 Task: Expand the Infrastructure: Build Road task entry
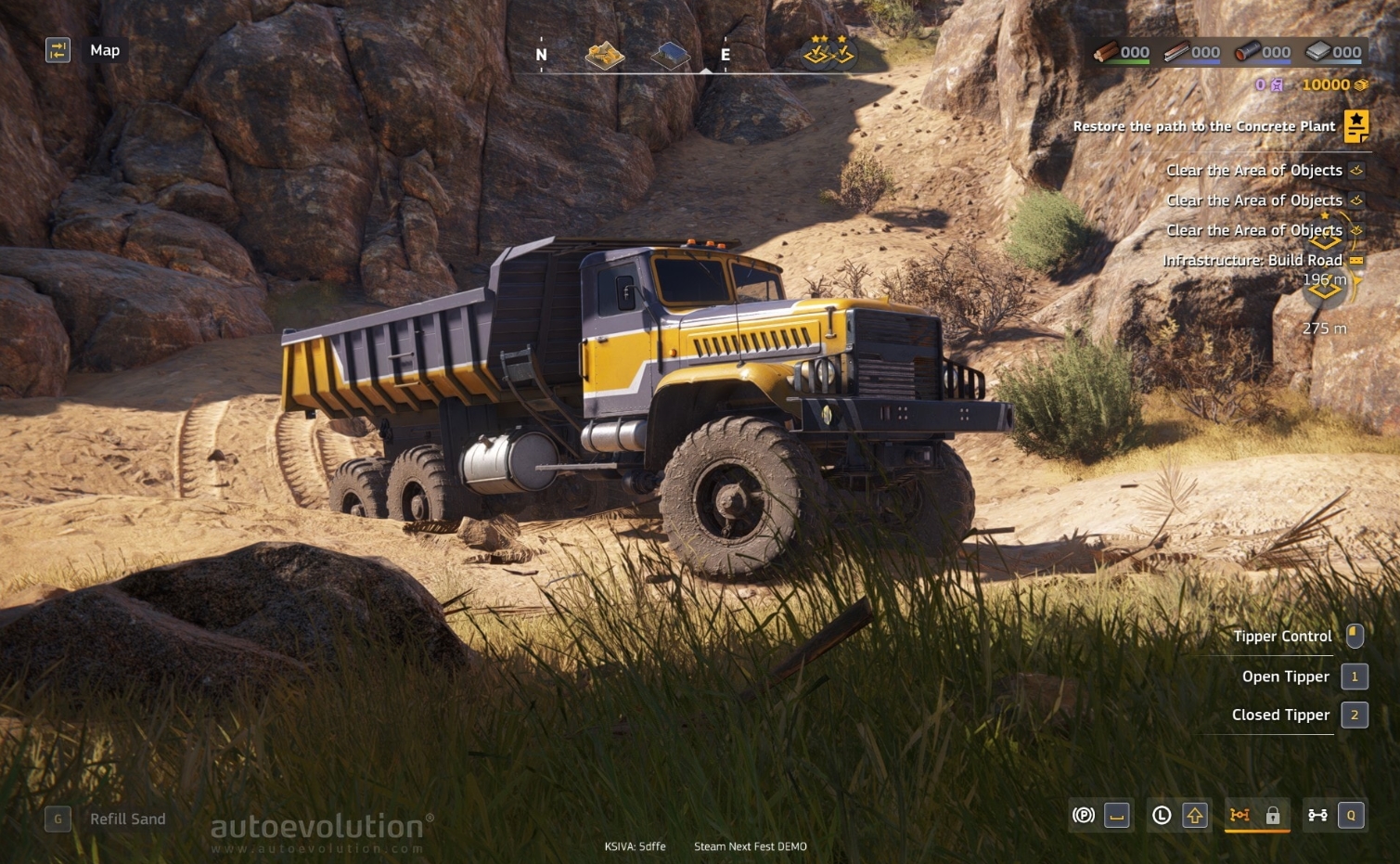[x=1253, y=261]
